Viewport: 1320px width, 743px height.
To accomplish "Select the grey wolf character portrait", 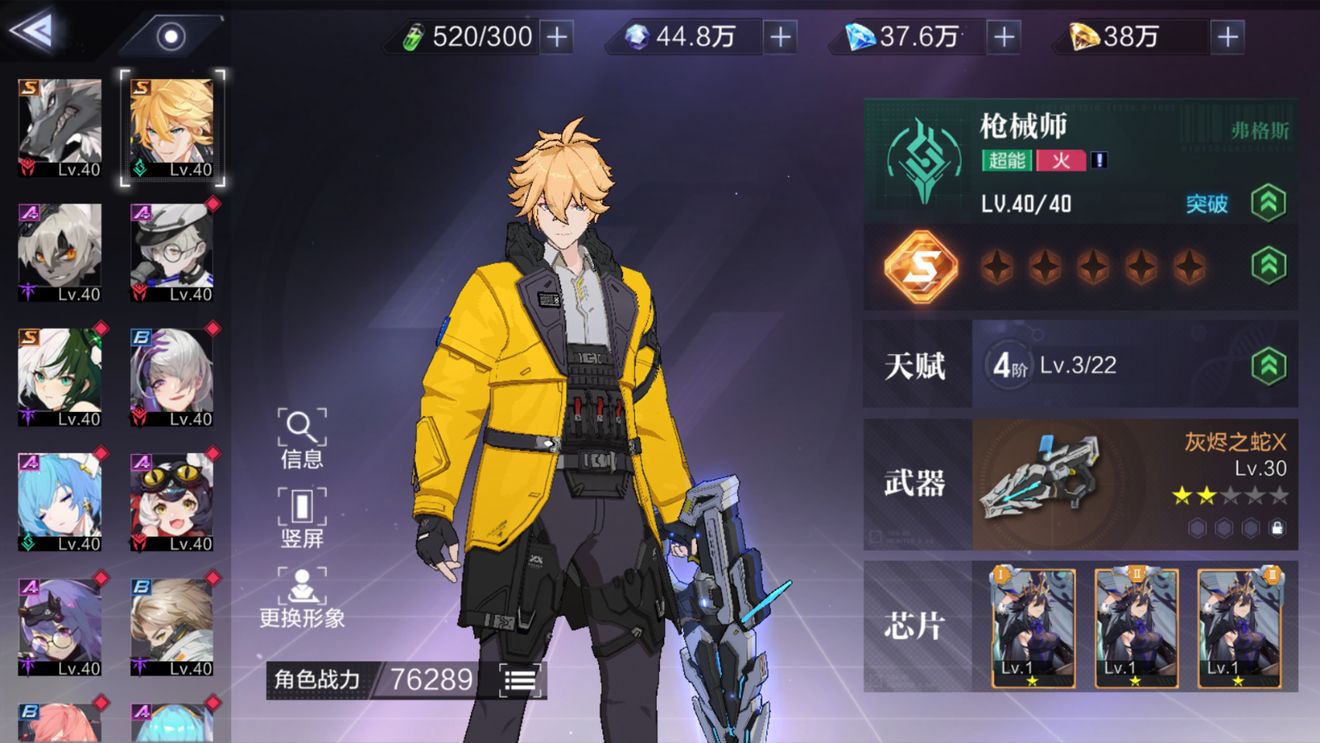I will coord(60,128).
